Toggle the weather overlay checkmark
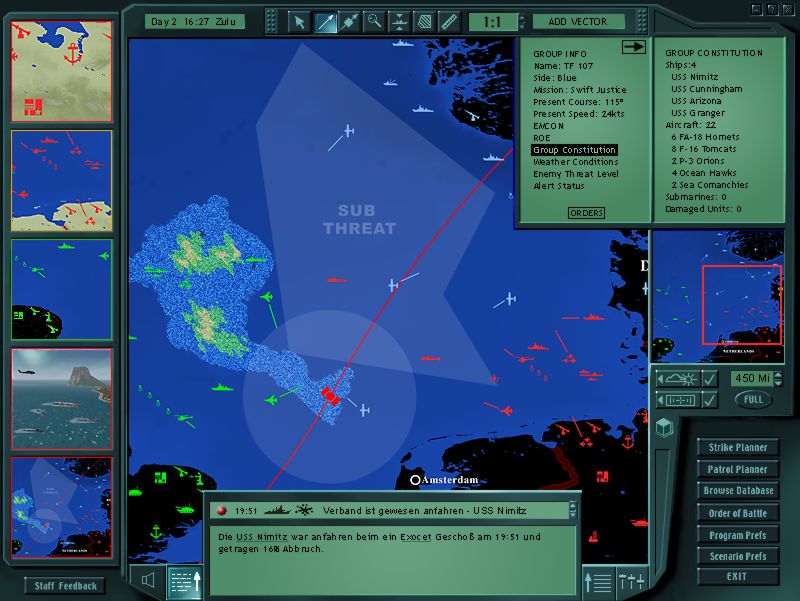This screenshot has width=800, height=601. [710, 378]
